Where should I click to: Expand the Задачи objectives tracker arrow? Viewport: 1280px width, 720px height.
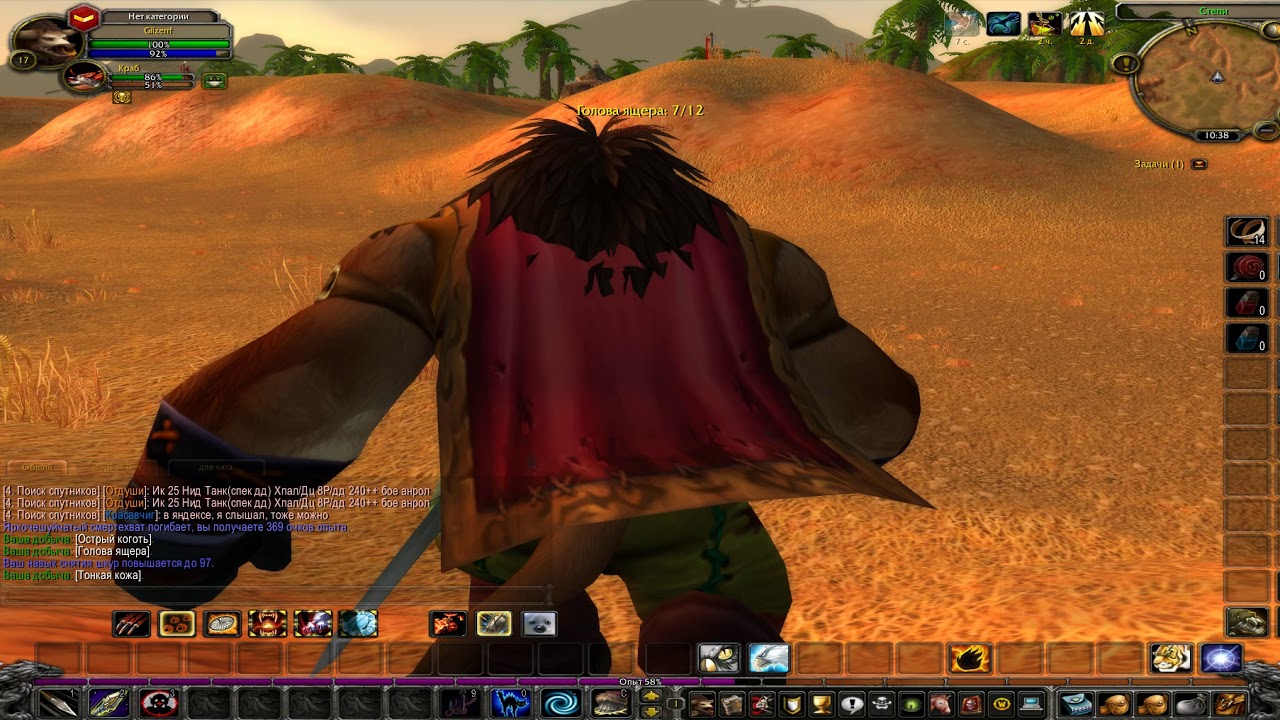pyautogui.click(x=1199, y=164)
